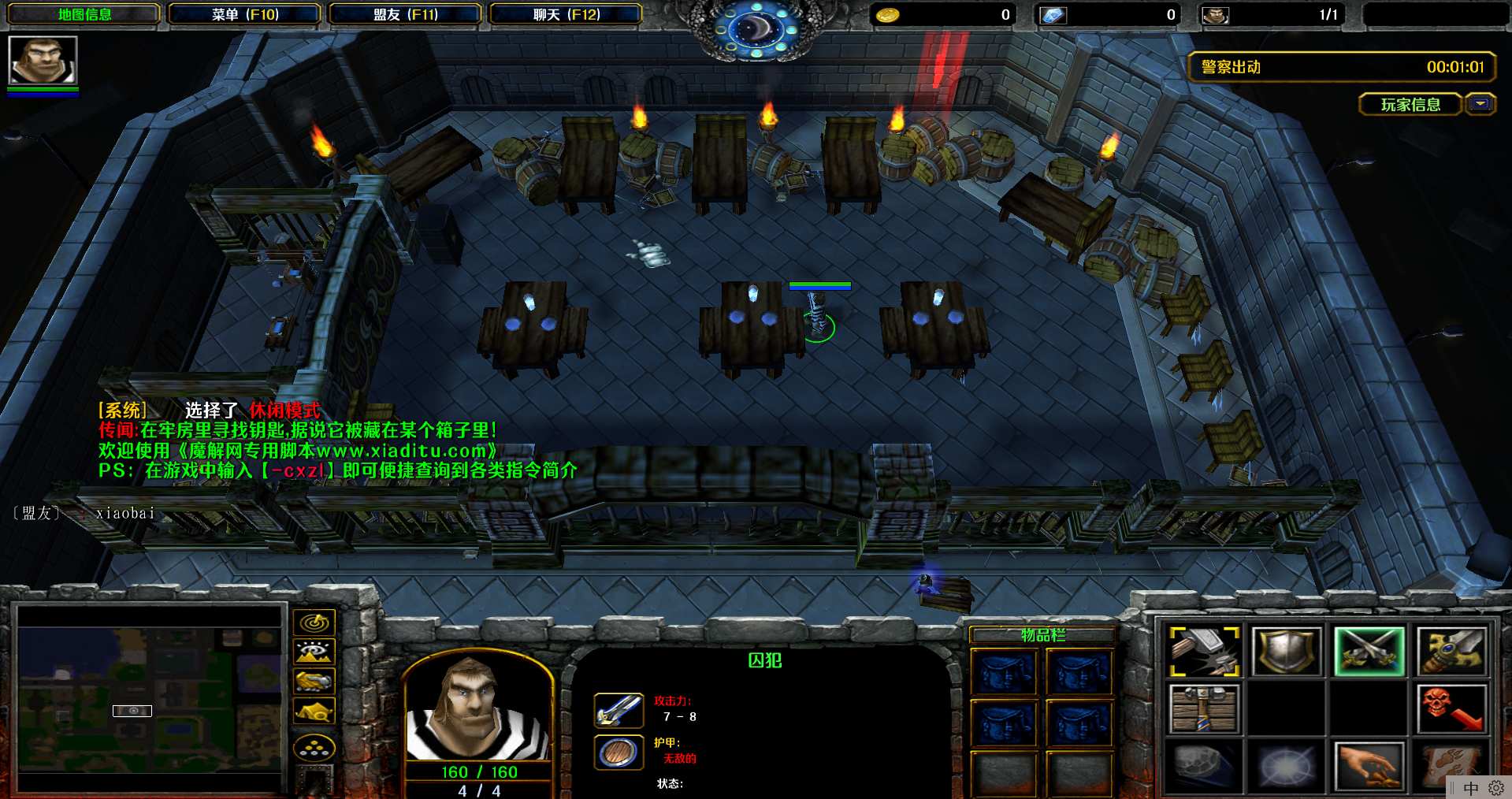Image resolution: width=1512 pixels, height=799 pixels.
Task: Open the hammer and planks build menu
Action: click(x=1205, y=708)
